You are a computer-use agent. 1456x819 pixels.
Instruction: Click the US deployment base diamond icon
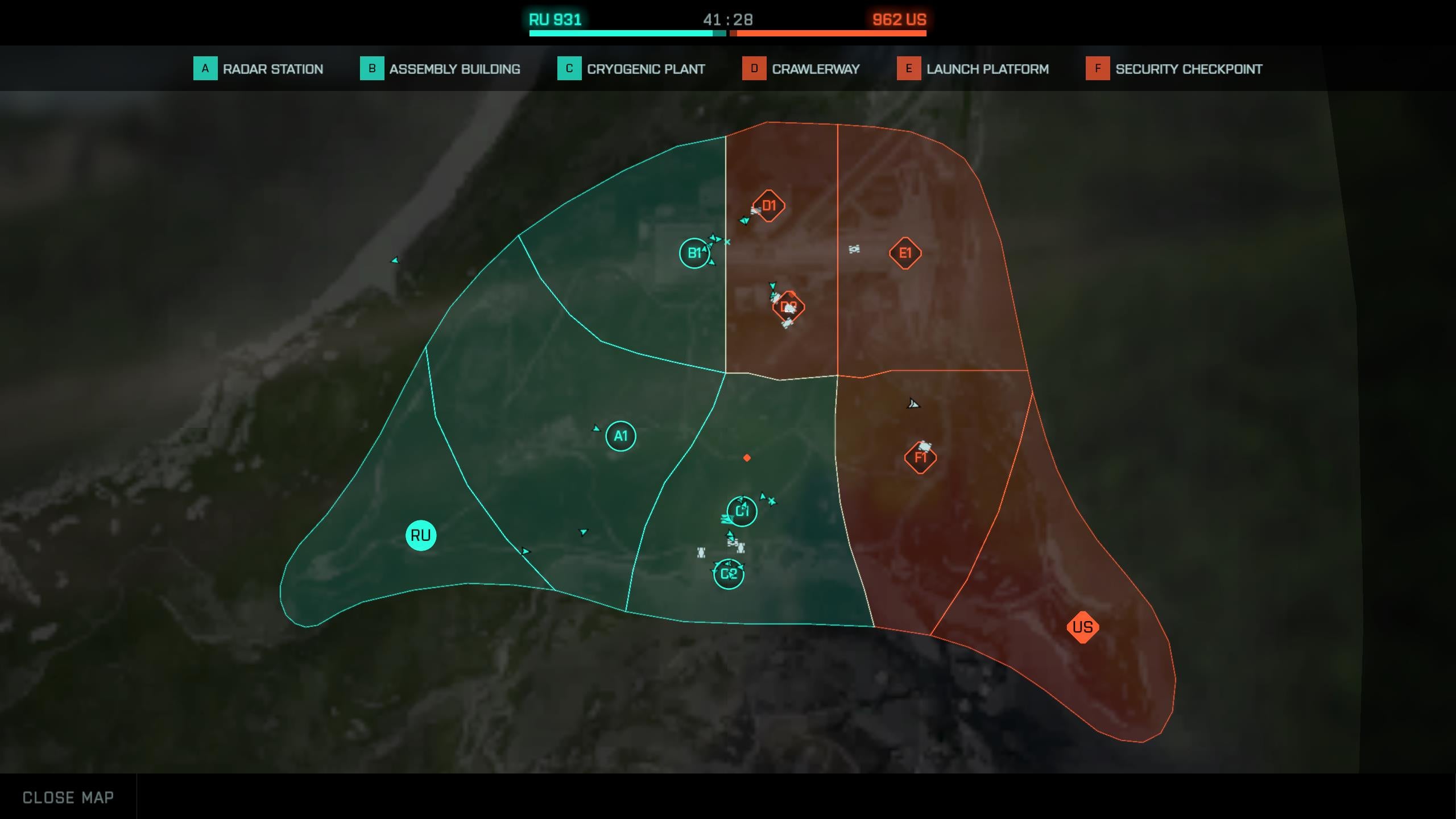tap(1083, 627)
